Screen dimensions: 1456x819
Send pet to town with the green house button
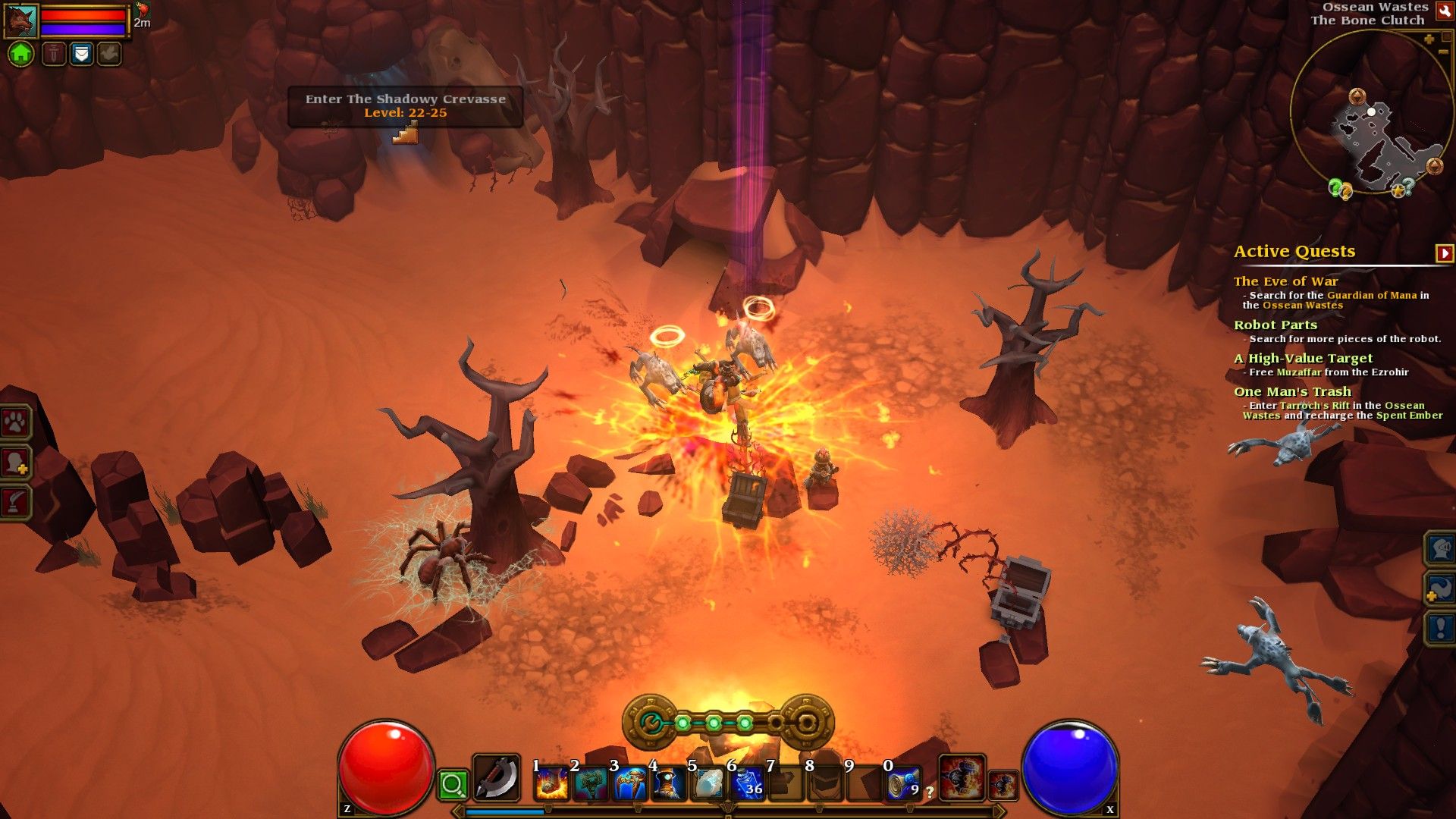point(21,54)
